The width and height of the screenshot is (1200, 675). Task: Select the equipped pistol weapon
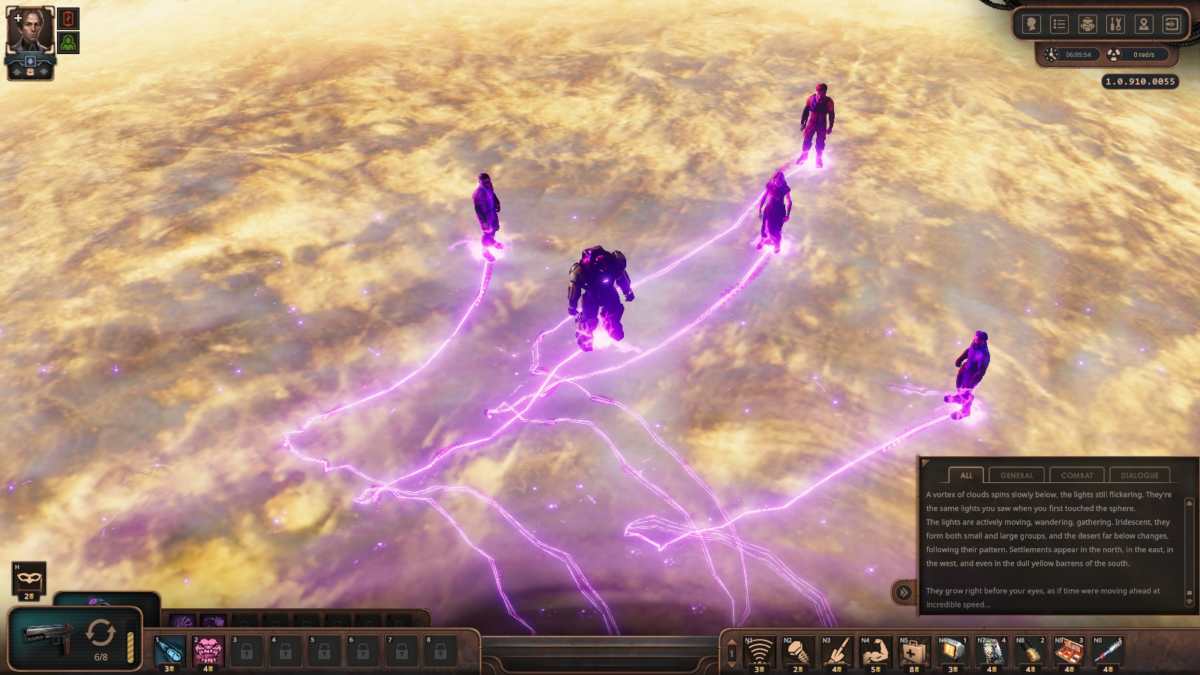(x=48, y=636)
